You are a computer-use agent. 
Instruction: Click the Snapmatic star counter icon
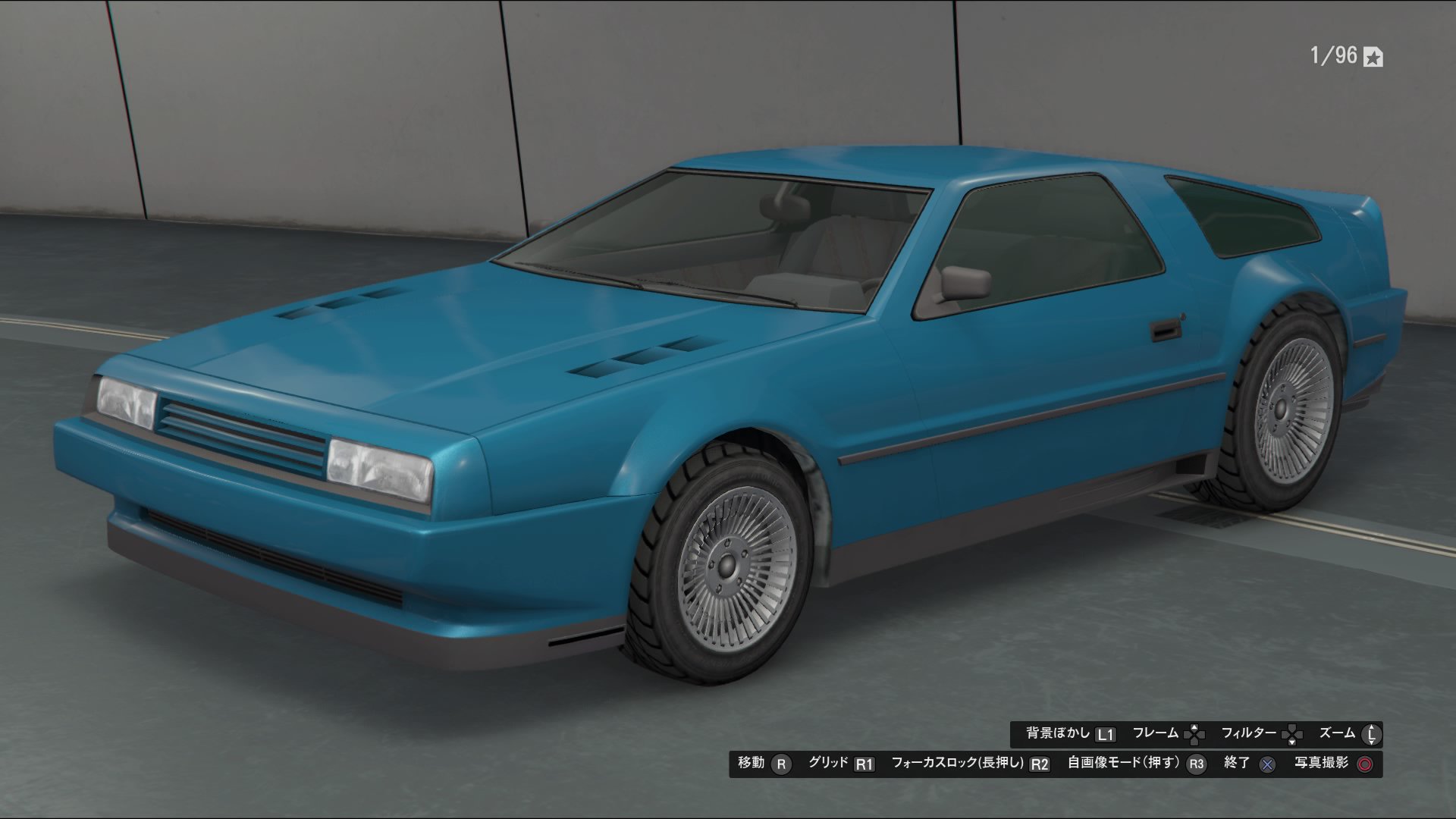tap(1373, 56)
